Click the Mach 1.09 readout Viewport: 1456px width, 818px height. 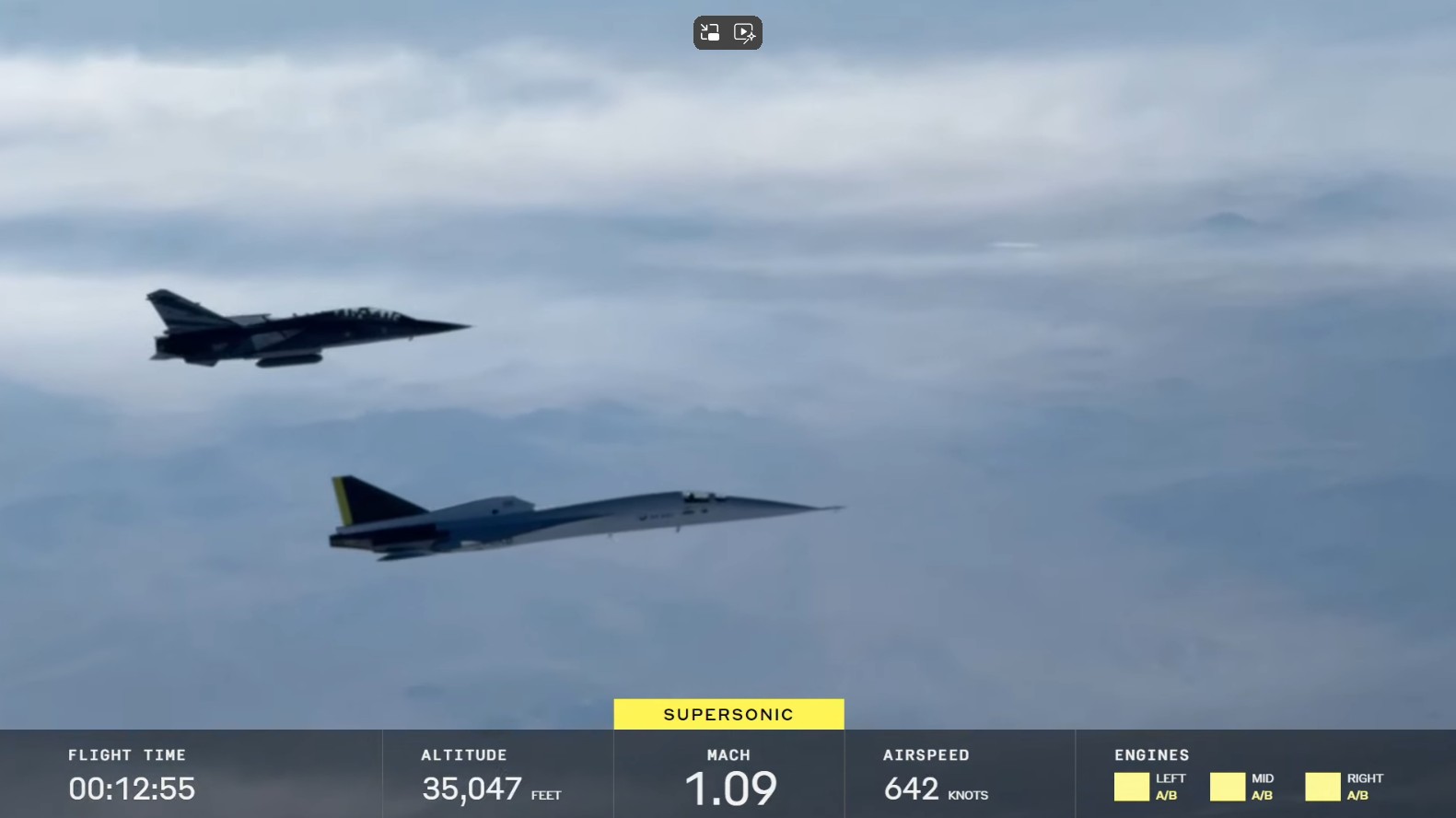tap(730, 789)
